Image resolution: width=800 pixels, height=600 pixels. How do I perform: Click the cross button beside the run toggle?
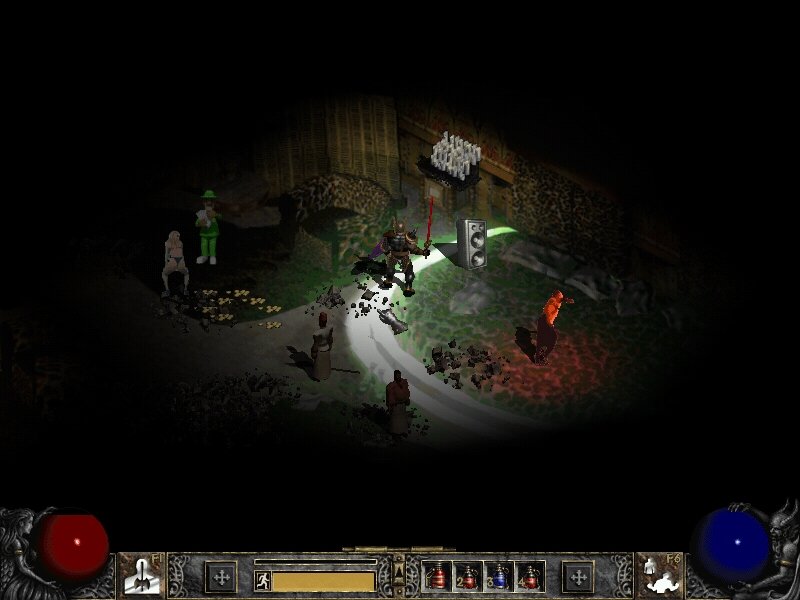pyautogui.click(x=220, y=577)
